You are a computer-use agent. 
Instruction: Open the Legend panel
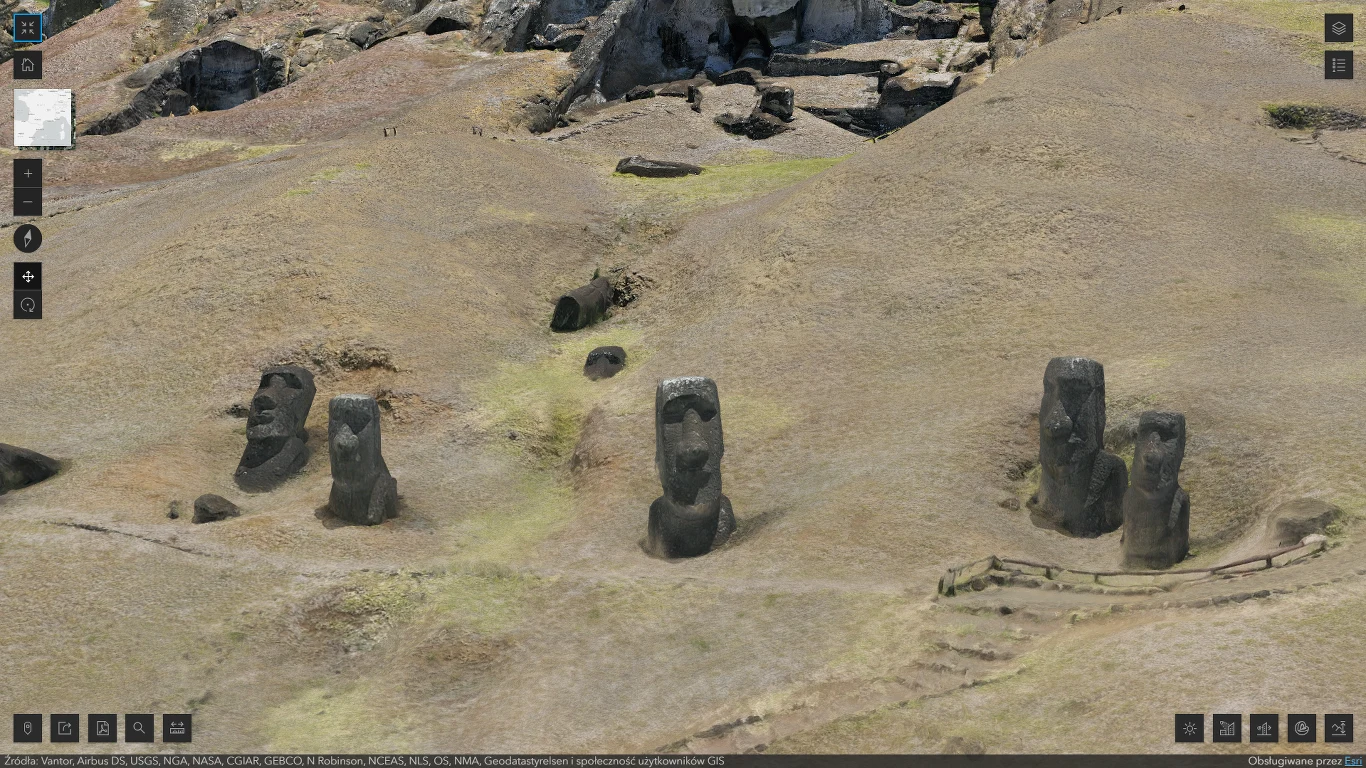[1338, 65]
